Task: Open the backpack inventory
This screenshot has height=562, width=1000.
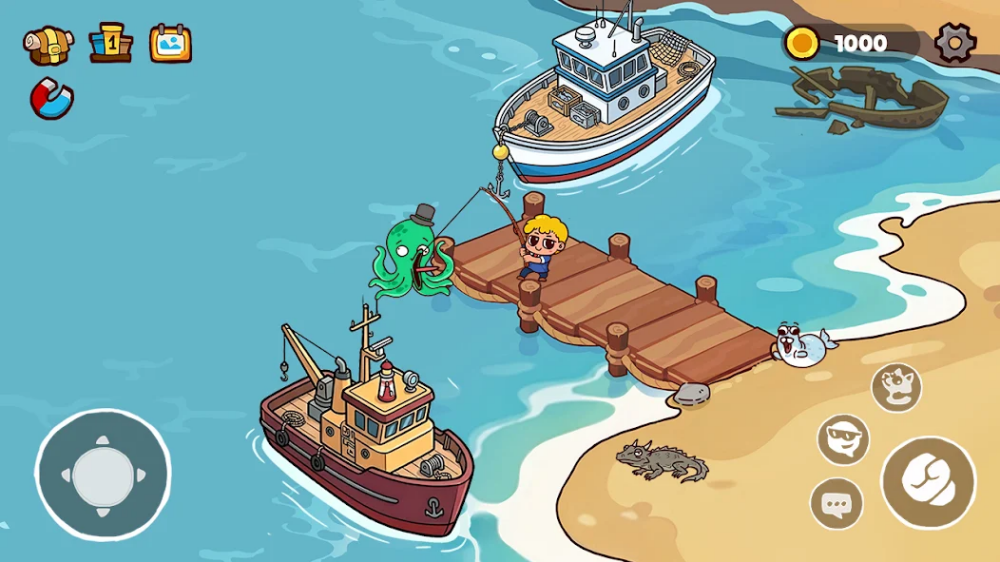Action: click(x=49, y=44)
